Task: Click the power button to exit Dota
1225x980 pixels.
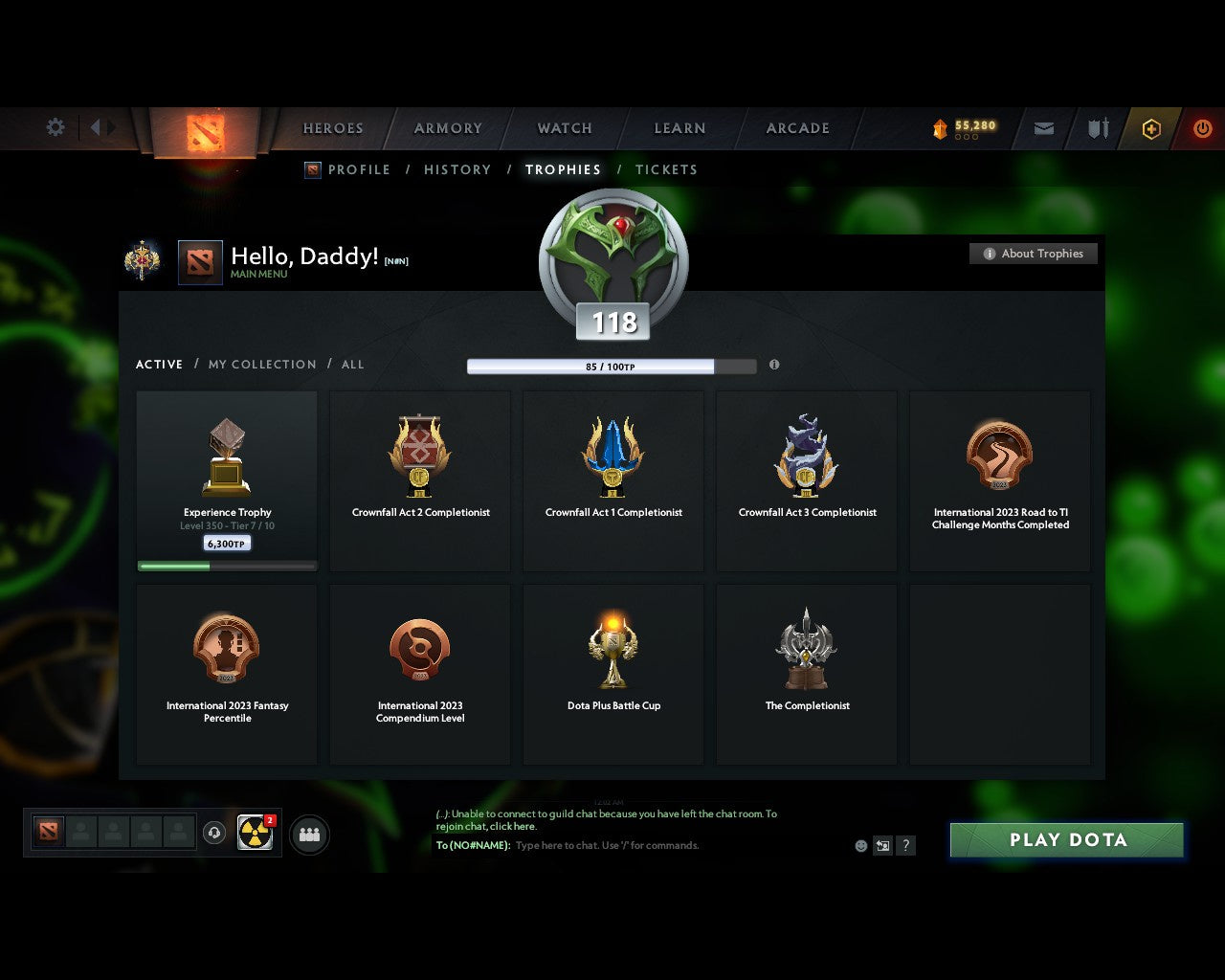Action: coord(1203,128)
